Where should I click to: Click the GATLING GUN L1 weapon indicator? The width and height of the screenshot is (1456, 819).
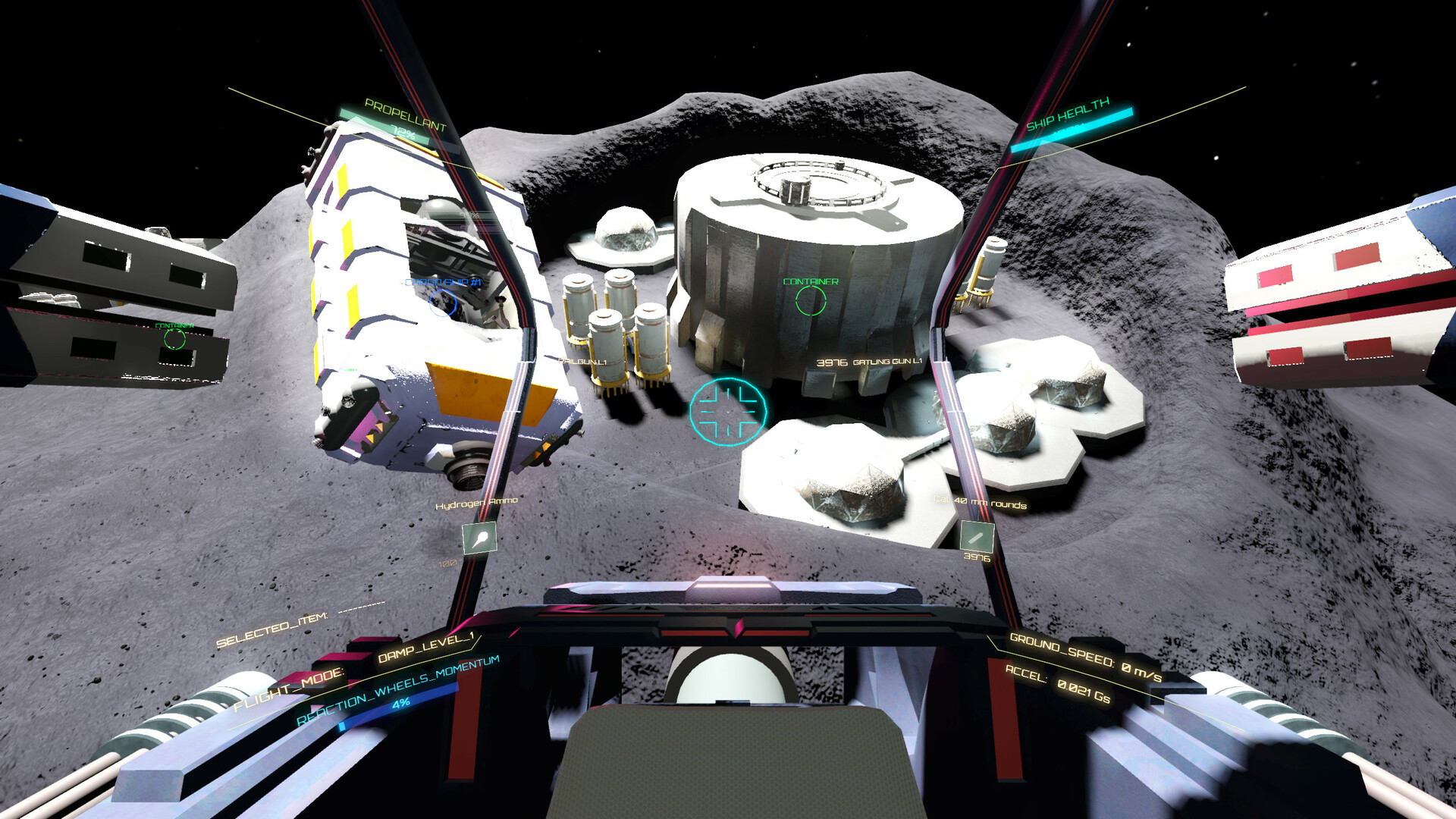click(888, 363)
